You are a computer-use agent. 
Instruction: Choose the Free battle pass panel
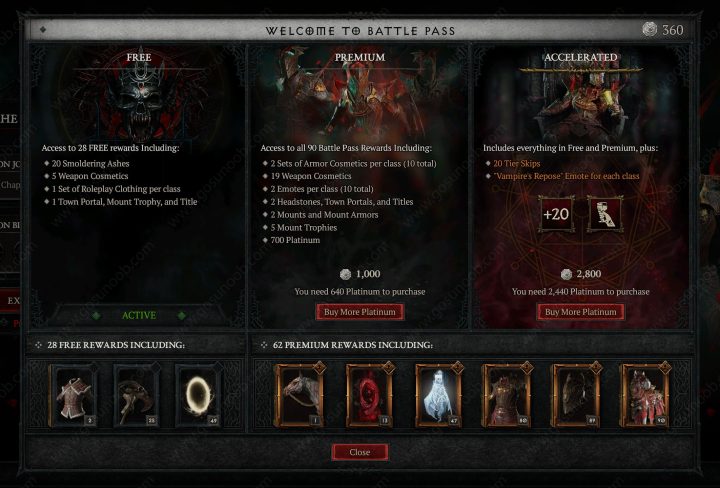[x=139, y=180]
